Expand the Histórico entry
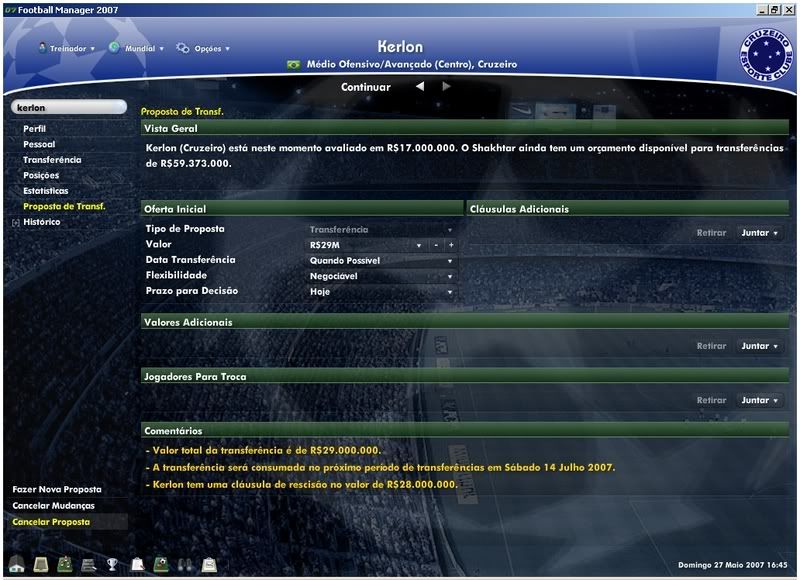The image size is (800, 580). pyautogui.click(x=15, y=222)
